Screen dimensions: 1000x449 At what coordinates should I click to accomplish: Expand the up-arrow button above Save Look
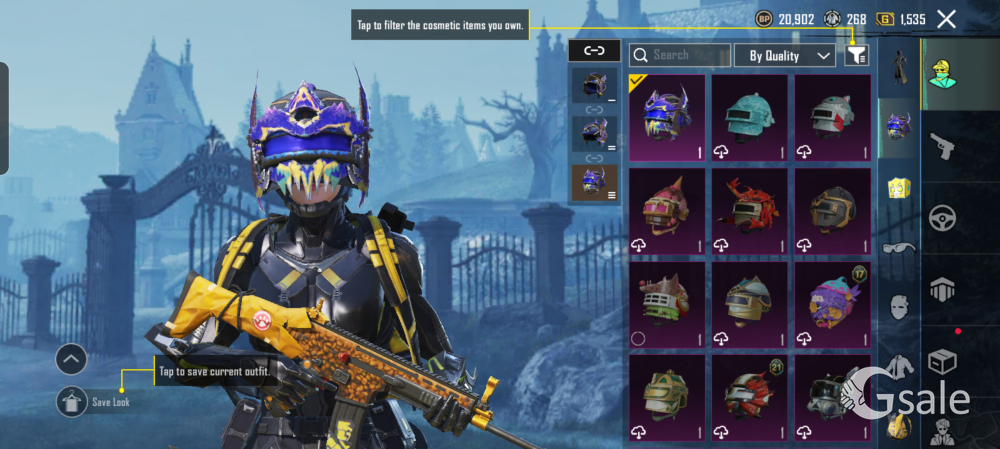click(71, 359)
